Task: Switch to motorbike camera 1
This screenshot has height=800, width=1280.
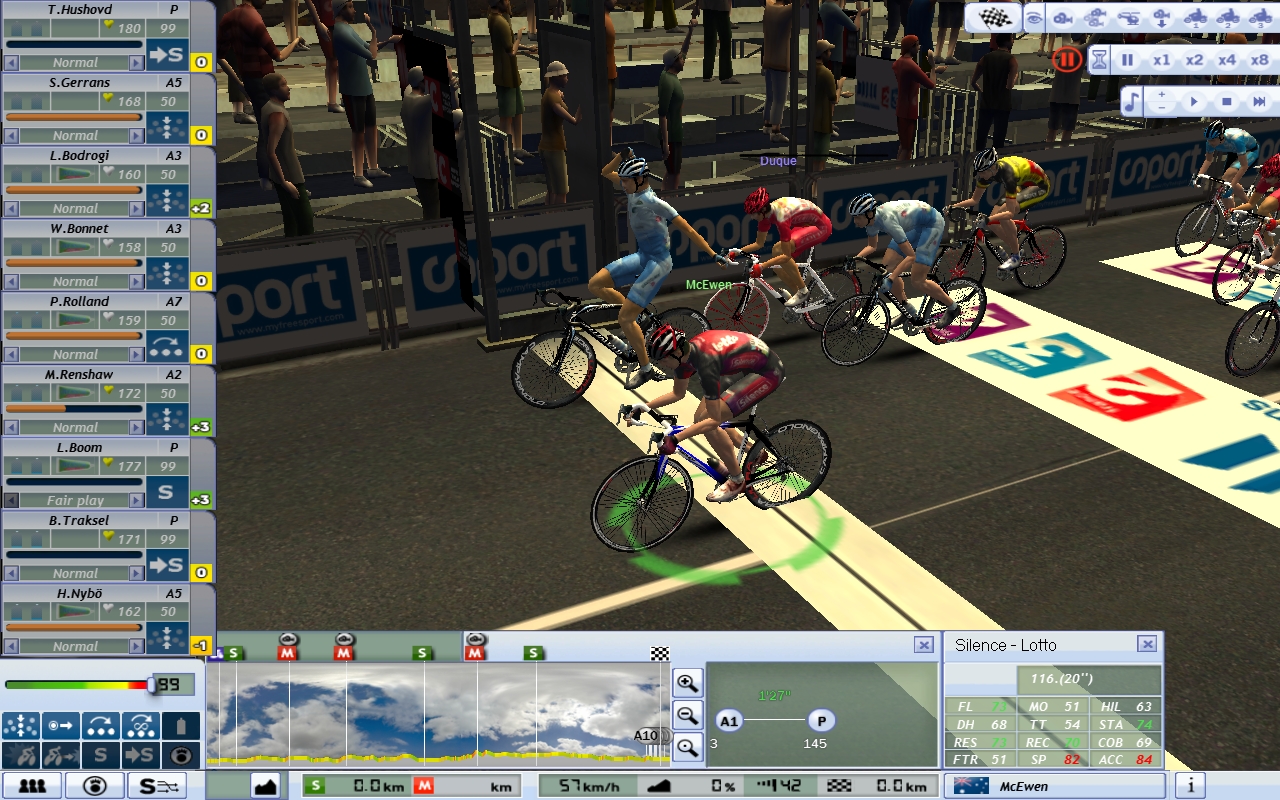Action: [1194, 18]
